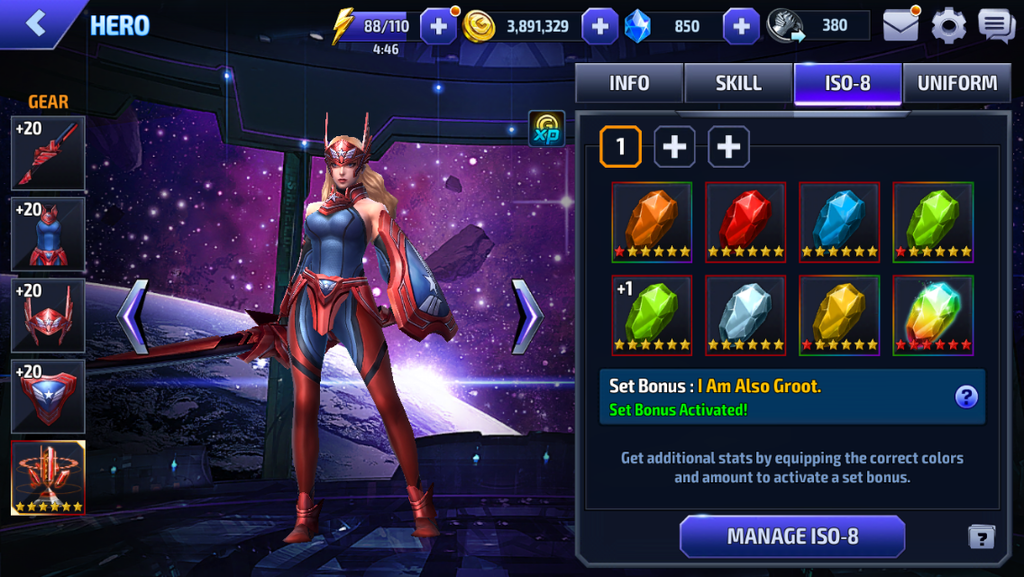Open the mail inbox envelope
1024x577 pixels.
(x=900, y=26)
